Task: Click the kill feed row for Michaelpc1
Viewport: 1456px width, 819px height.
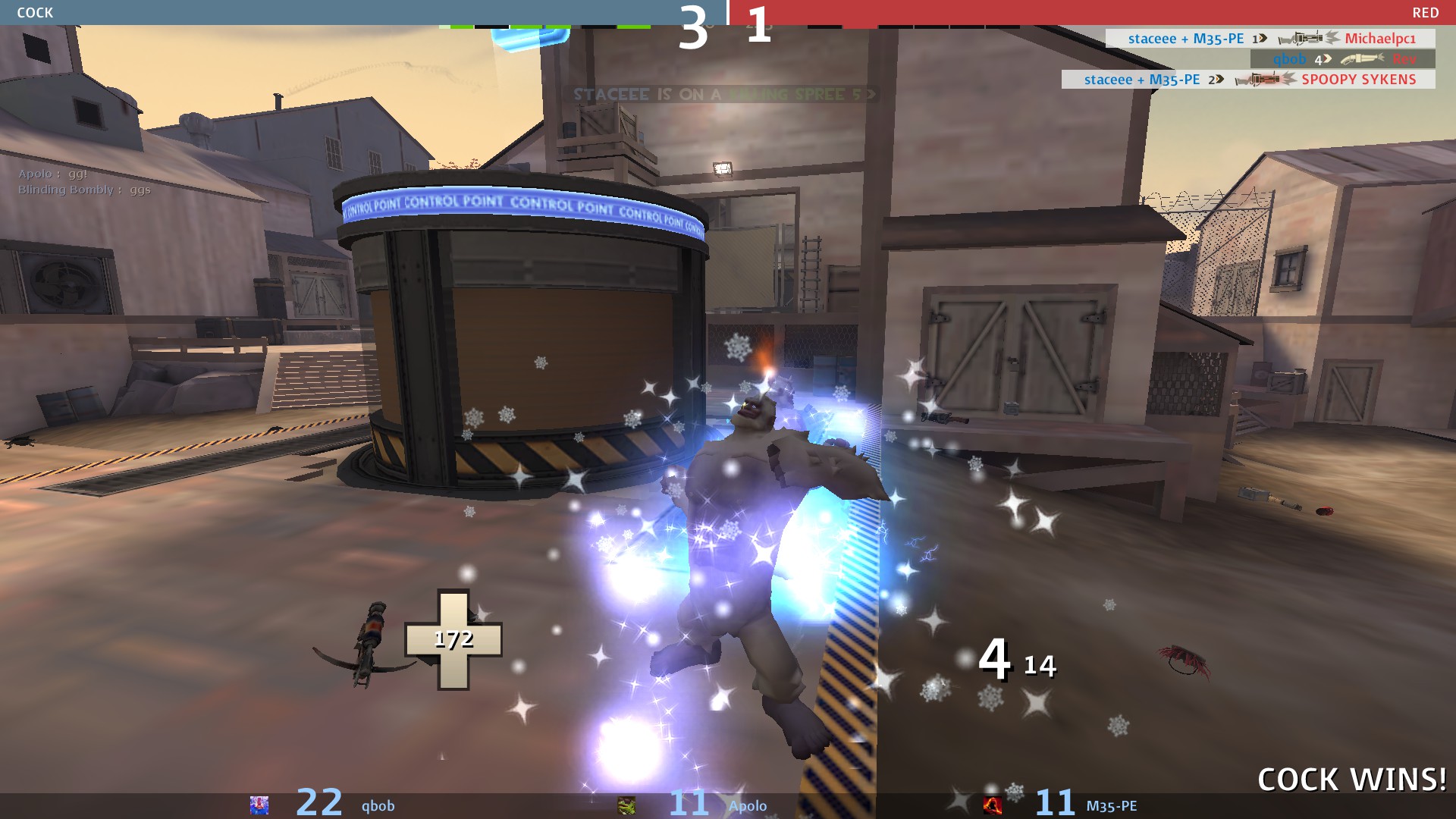Action: pos(1270,39)
